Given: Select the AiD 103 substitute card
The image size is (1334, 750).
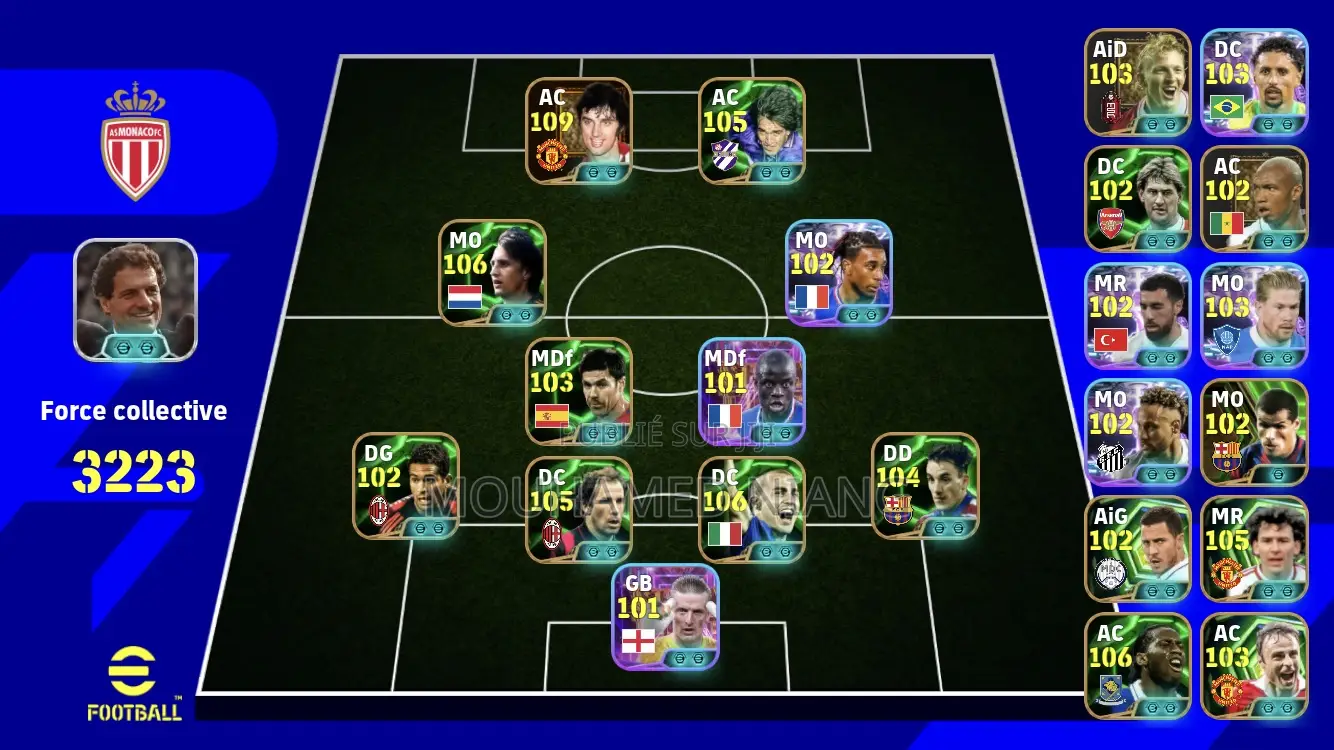Looking at the screenshot, I should tap(1138, 81).
